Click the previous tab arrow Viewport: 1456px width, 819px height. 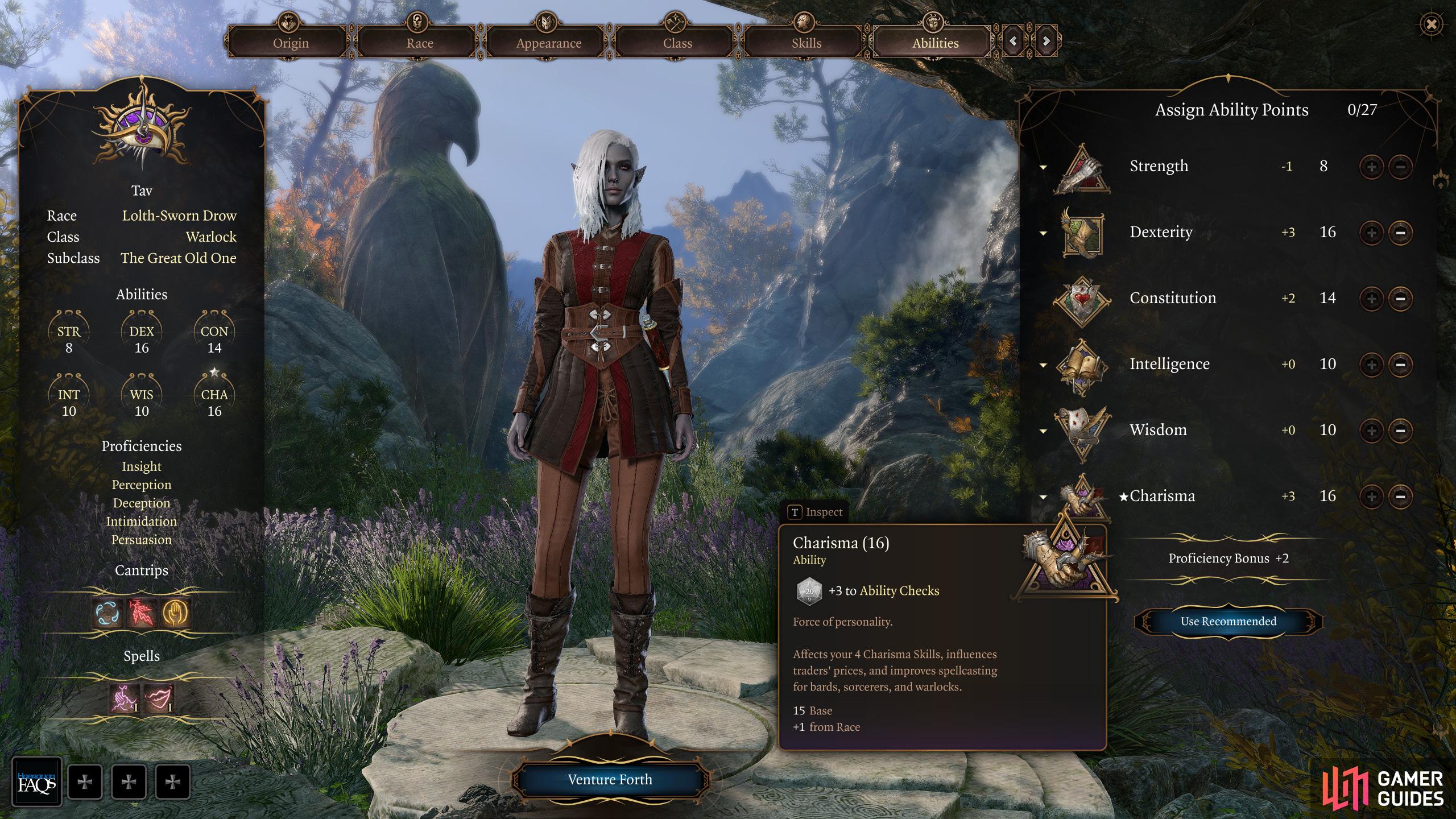[x=1013, y=41]
